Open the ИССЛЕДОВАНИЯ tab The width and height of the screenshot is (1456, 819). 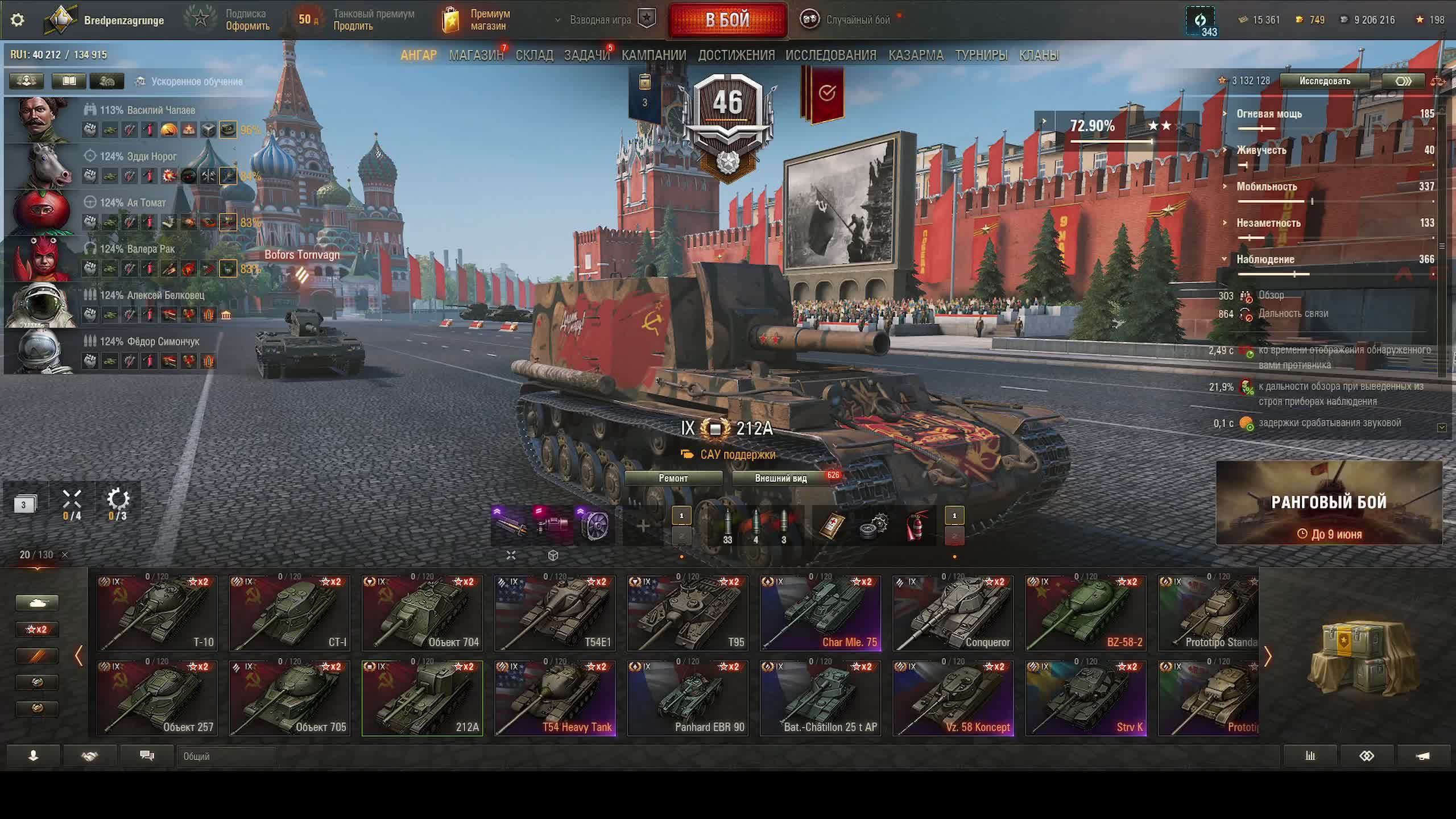(x=830, y=55)
